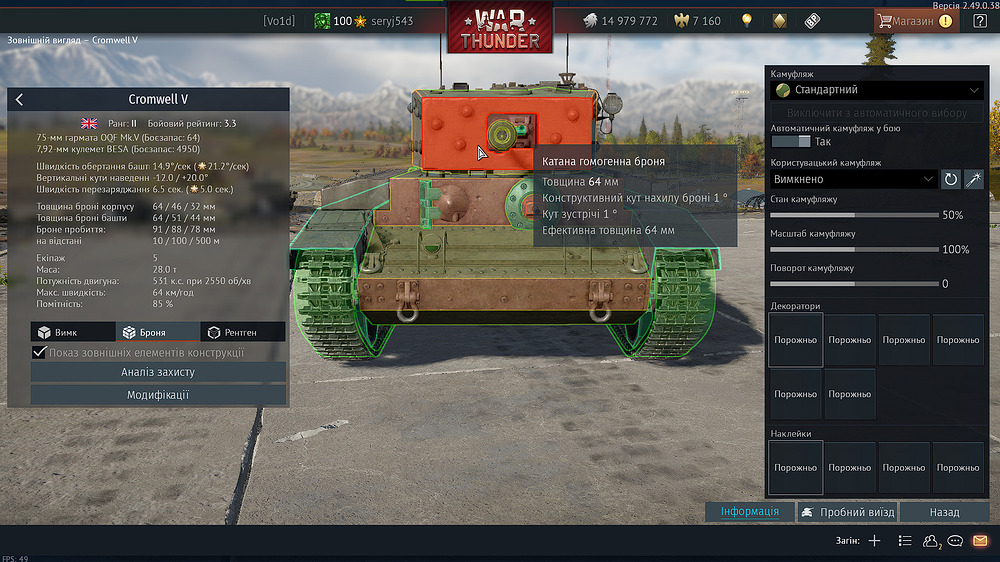Open the Інформація panel
This screenshot has width=1000, height=562.
coord(750,512)
